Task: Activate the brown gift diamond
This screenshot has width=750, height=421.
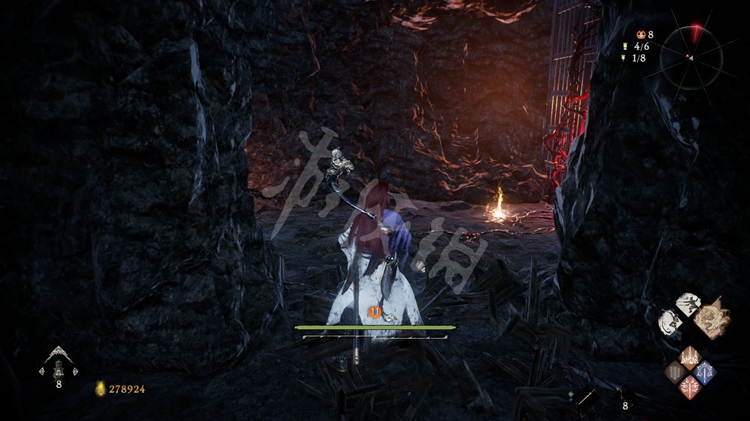Action: click(x=675, y=372)
